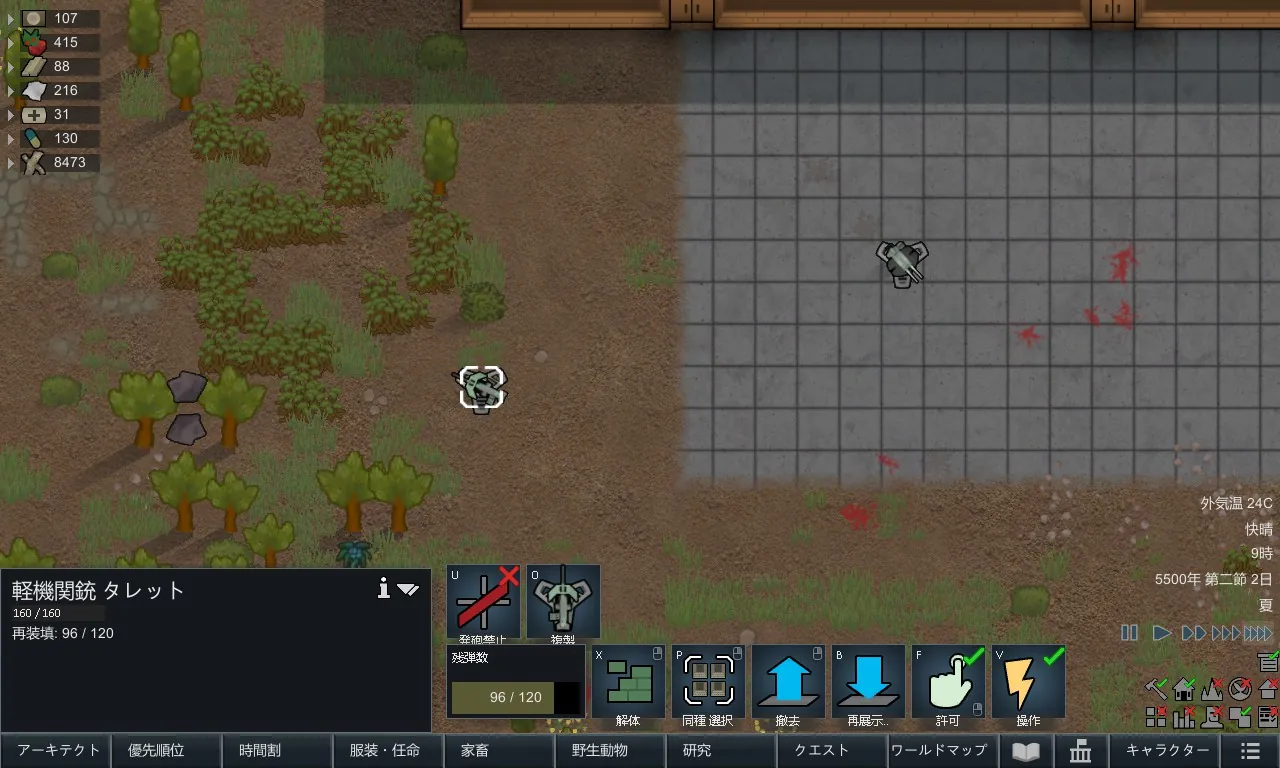The width and height of the screenshot is (1280, 768).
Task: Open the world map (ワールドマップ)
Action: click(938, 750)
